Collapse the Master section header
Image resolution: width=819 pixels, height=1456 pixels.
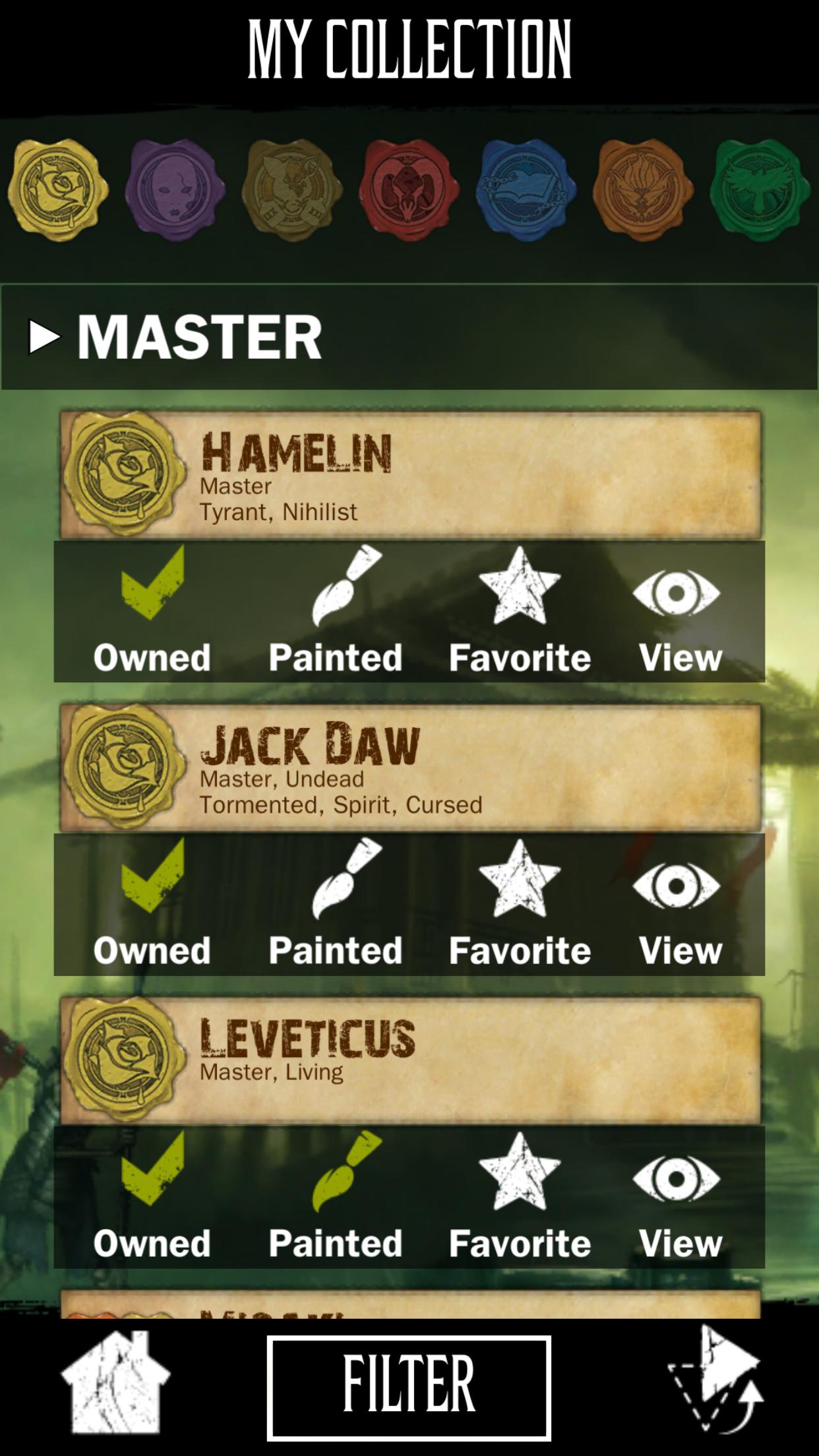coord(175,337)
